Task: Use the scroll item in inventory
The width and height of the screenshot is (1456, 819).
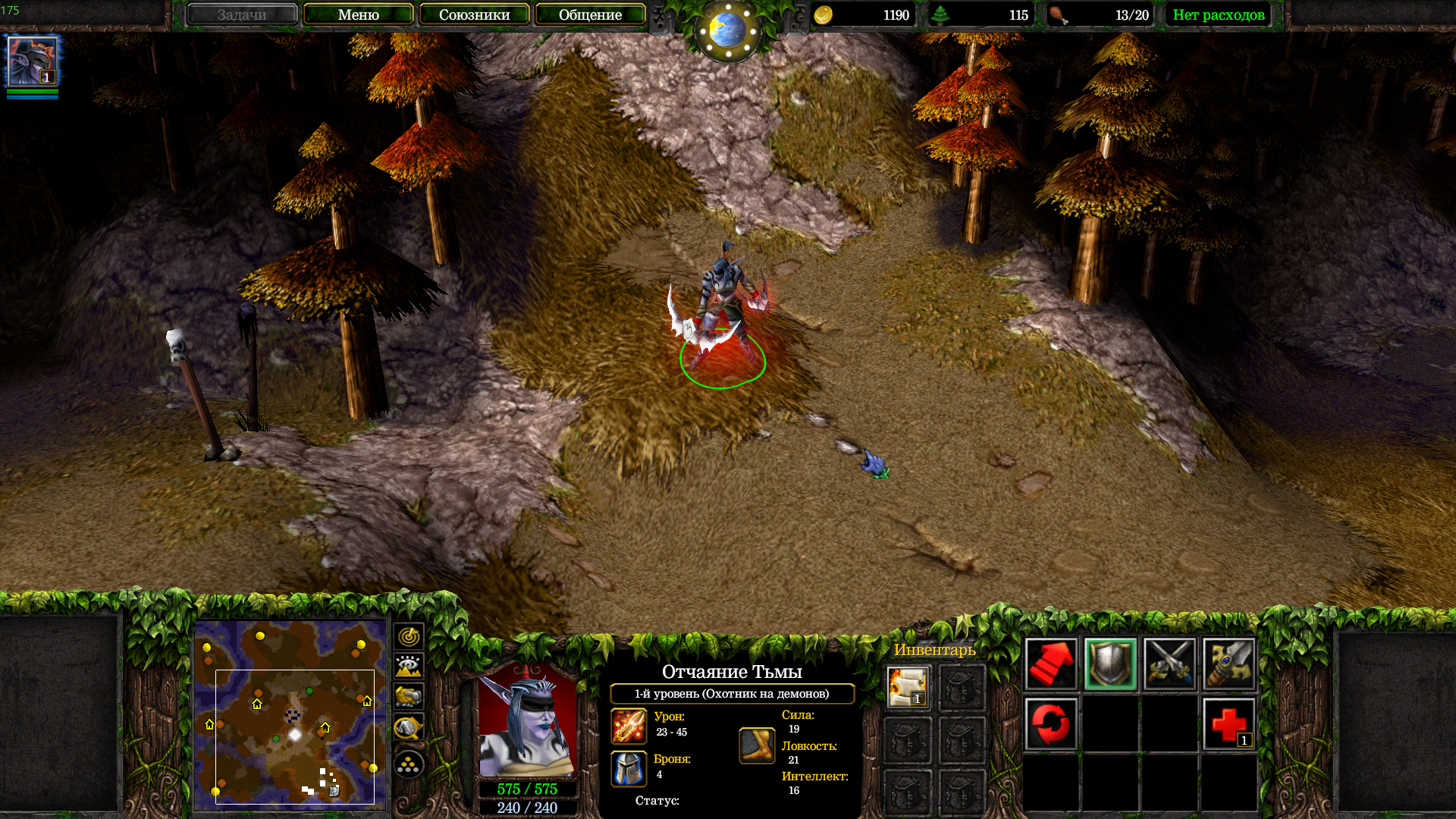Action: coord(908,686)
